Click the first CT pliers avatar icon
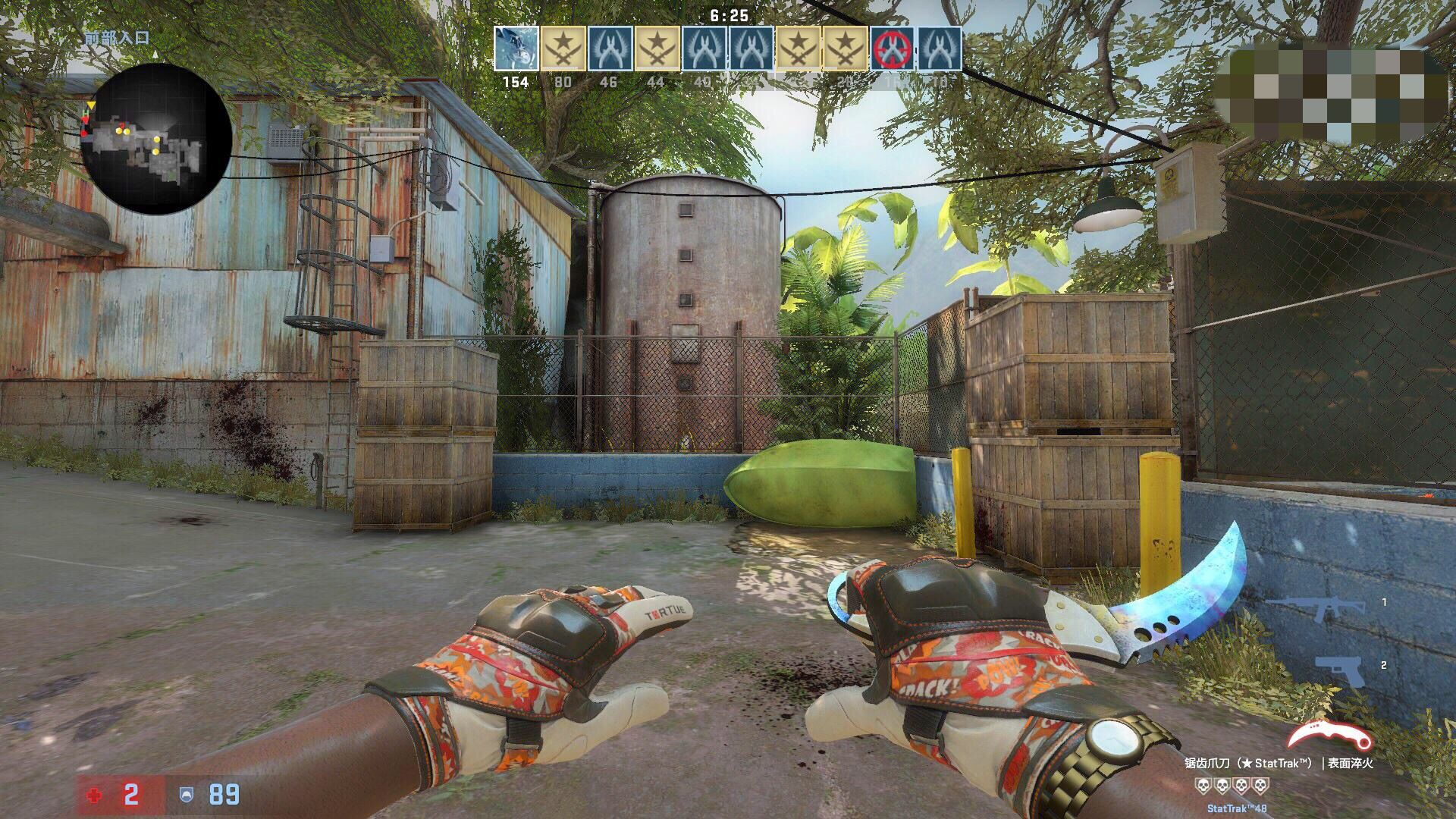Viewport: 1456px width, 819px height. (610, 47)
